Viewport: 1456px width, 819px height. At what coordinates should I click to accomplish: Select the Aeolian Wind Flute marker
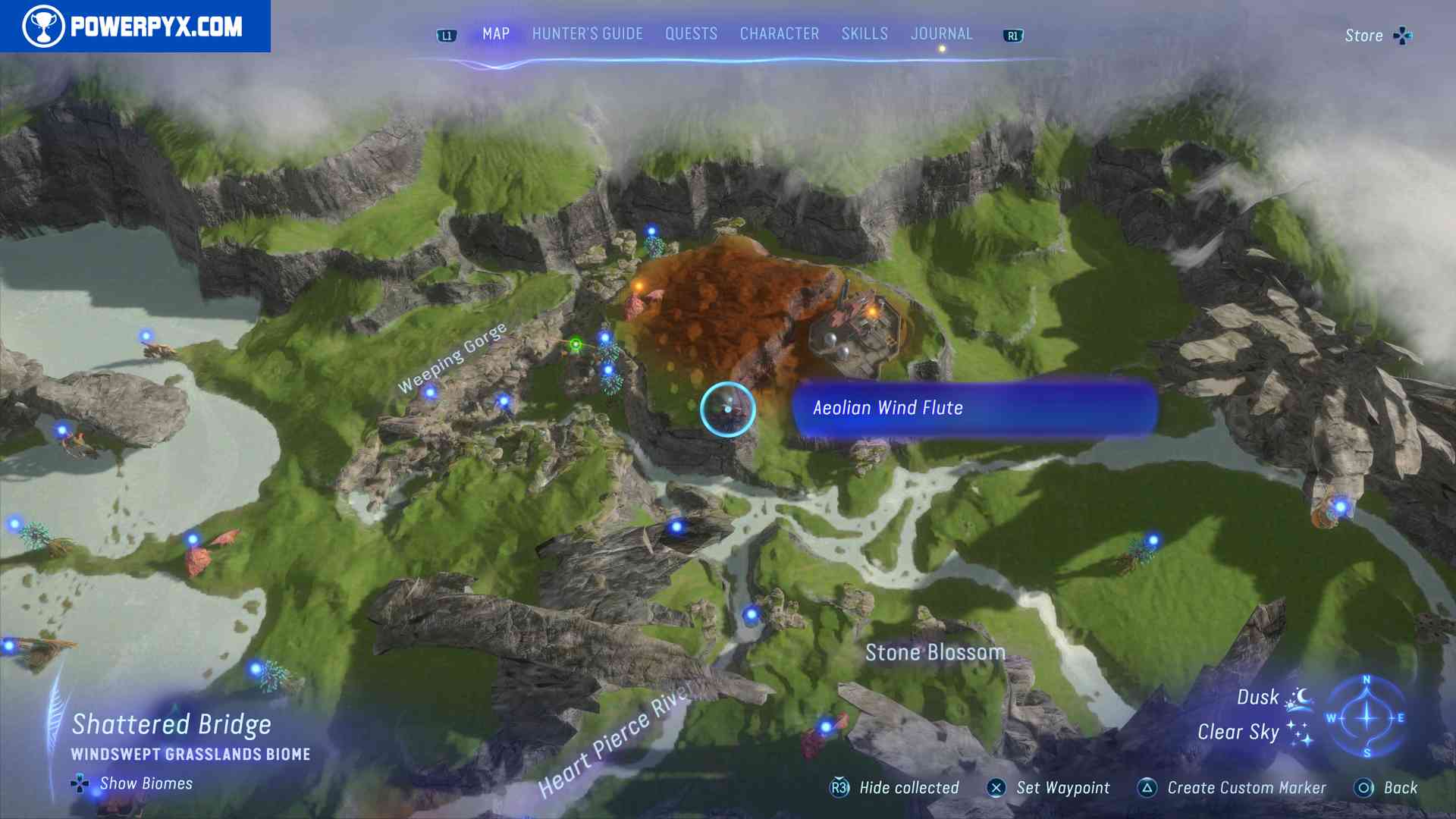point(728,409)
